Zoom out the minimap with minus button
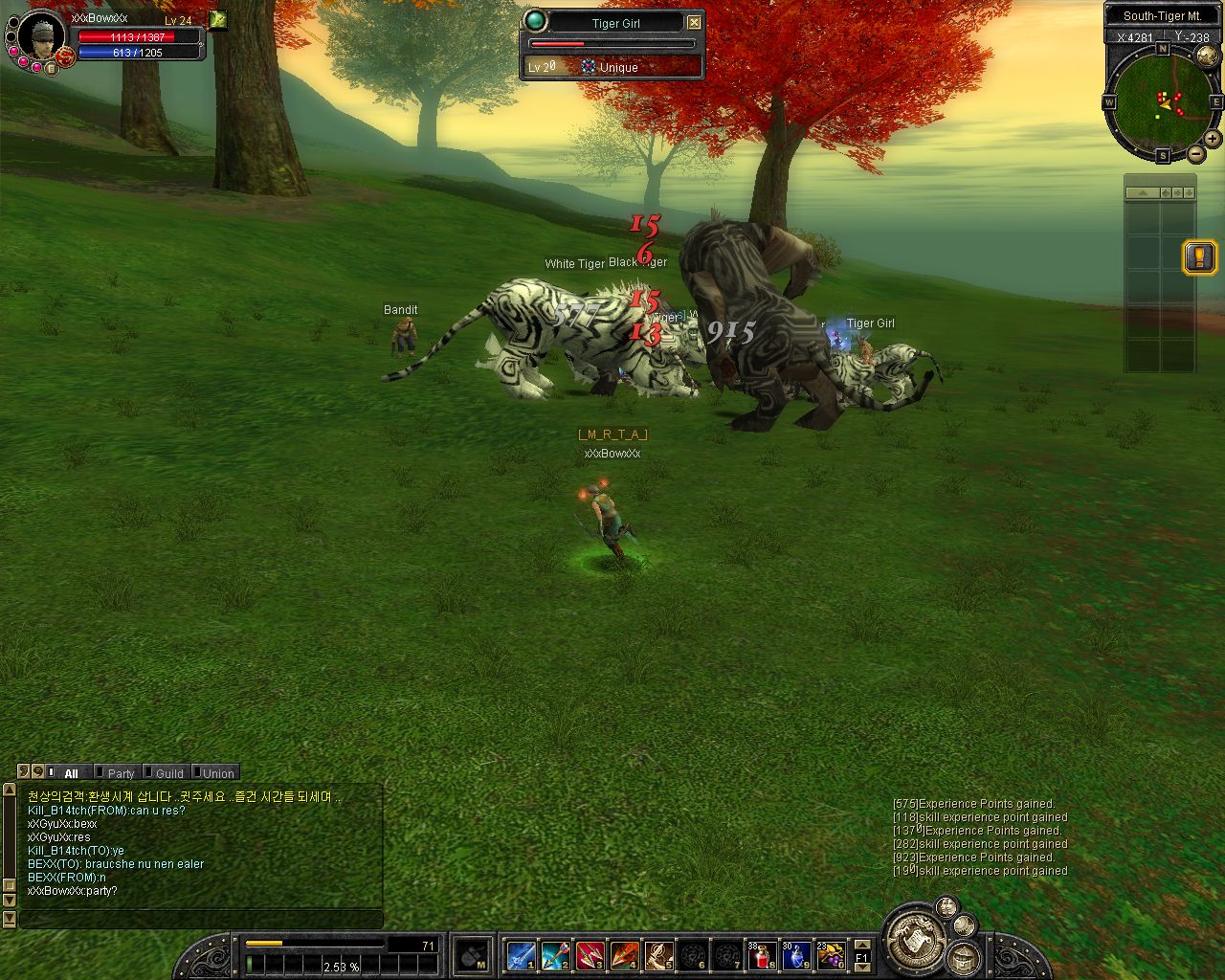Viewport: 1225px width, 980px height. point(1196,154)
